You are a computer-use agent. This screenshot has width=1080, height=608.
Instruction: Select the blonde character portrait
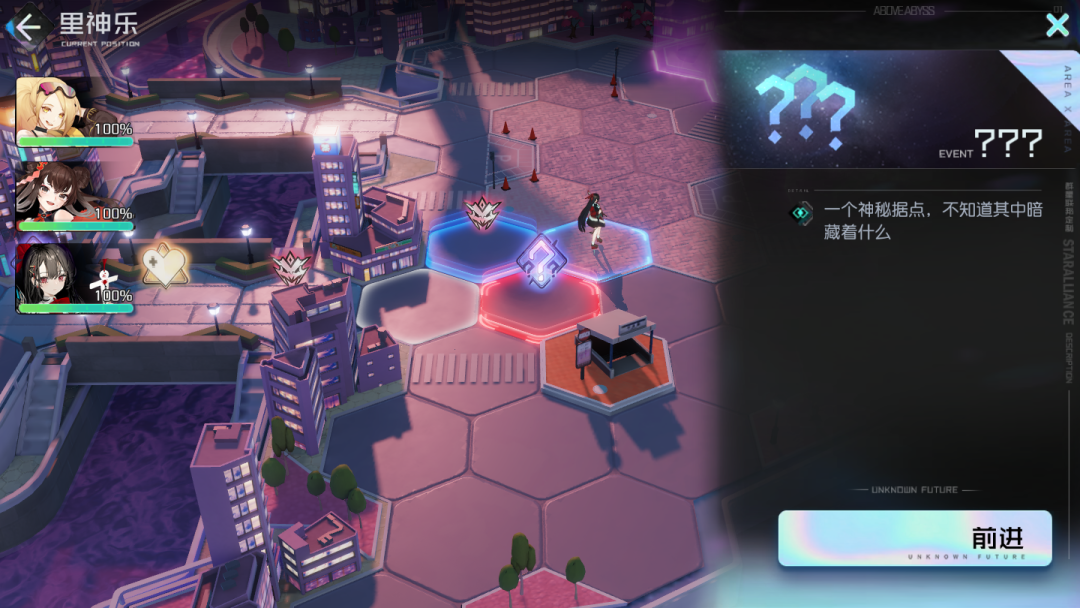point(60,110)
